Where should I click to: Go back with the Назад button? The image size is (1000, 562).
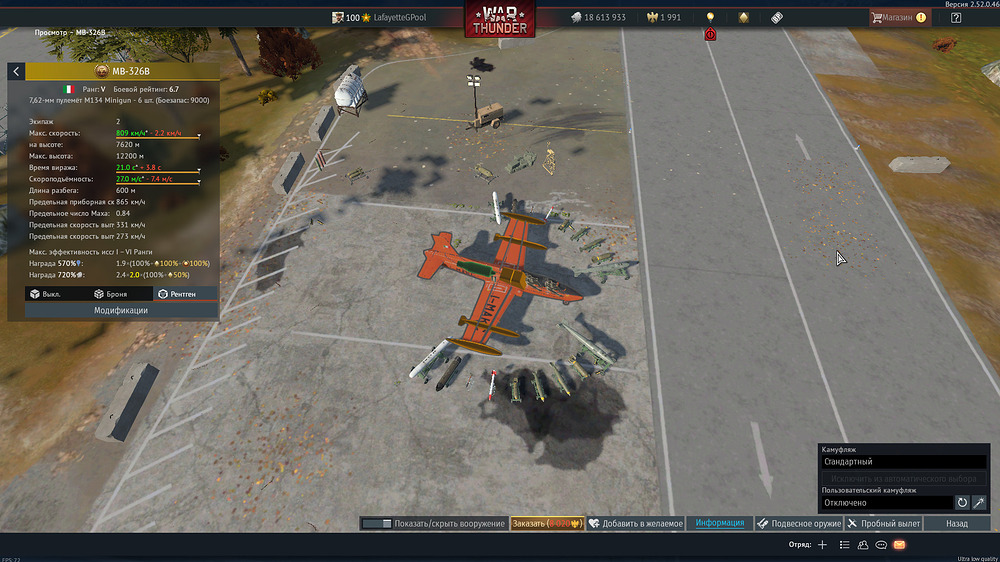[x=956, y=523]
